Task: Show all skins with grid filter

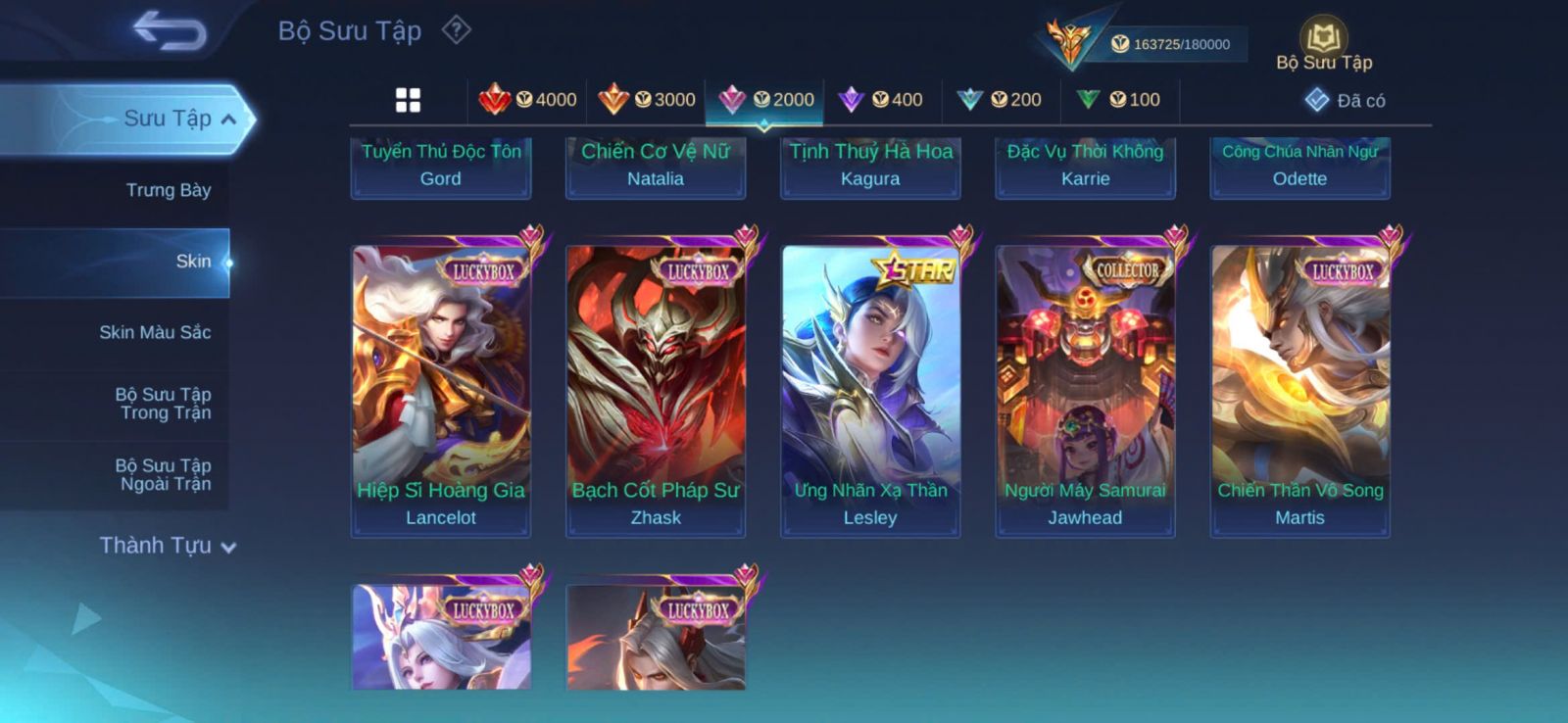Action: (408, 100)
